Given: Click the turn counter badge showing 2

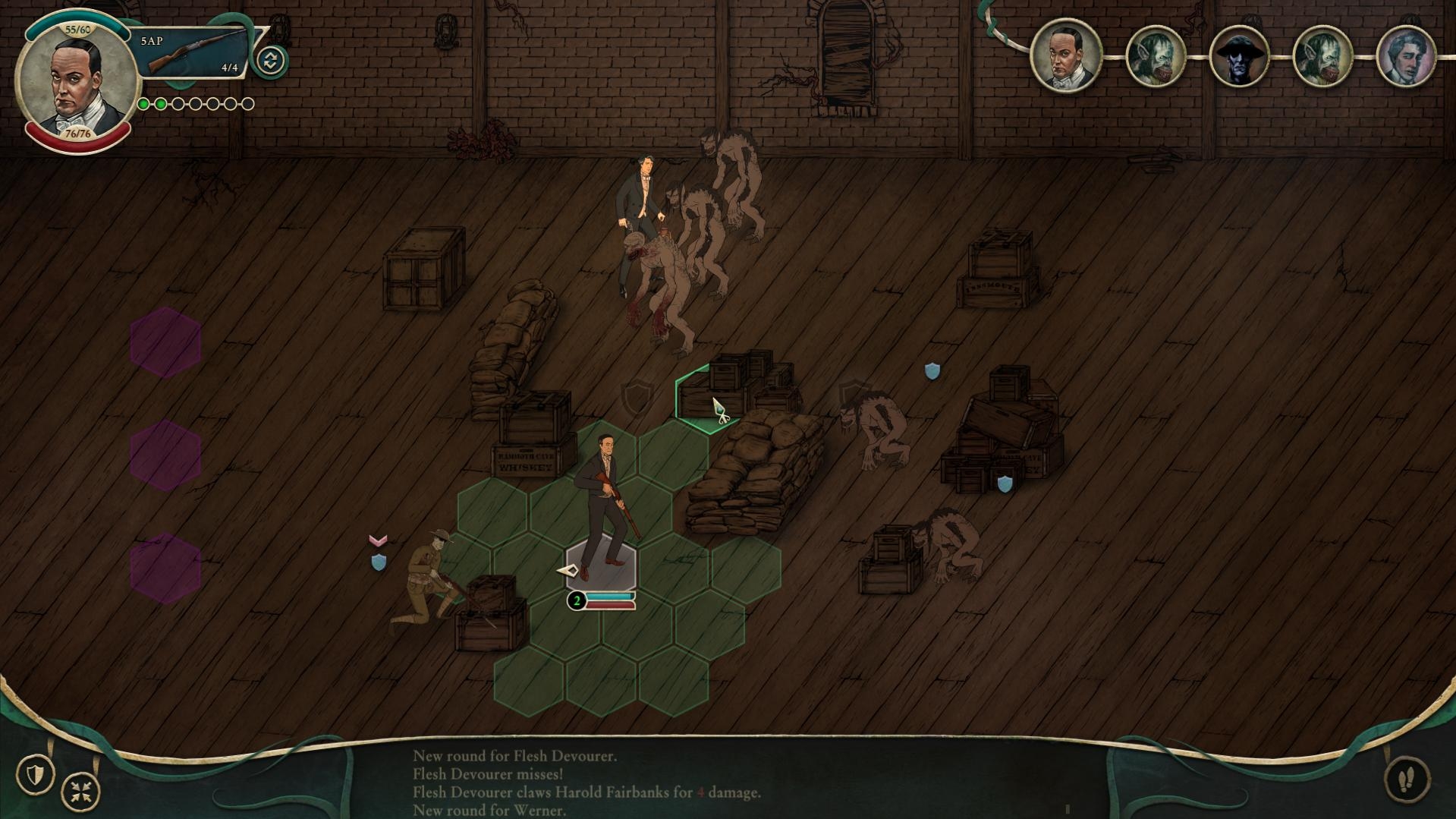Looking at the screenshot, I should click(577, 601).
